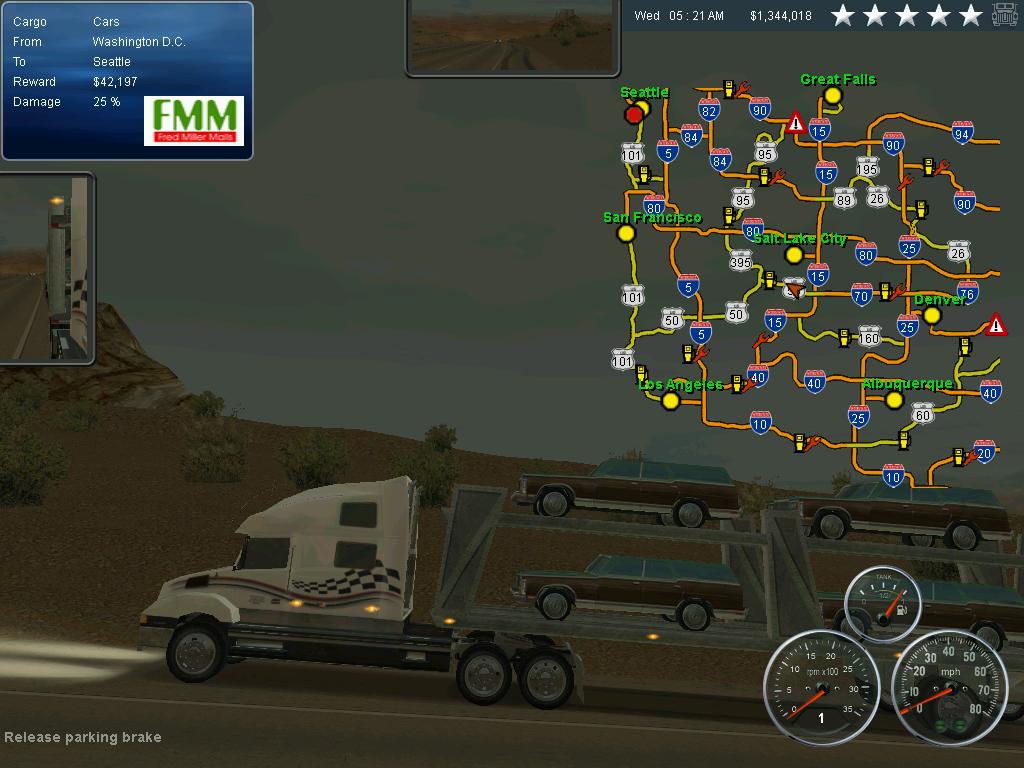The width and height of the screenshot is (1024, 768).
Task: Click the red destination marker near Seattle
Action: click(x=633, y=115)
